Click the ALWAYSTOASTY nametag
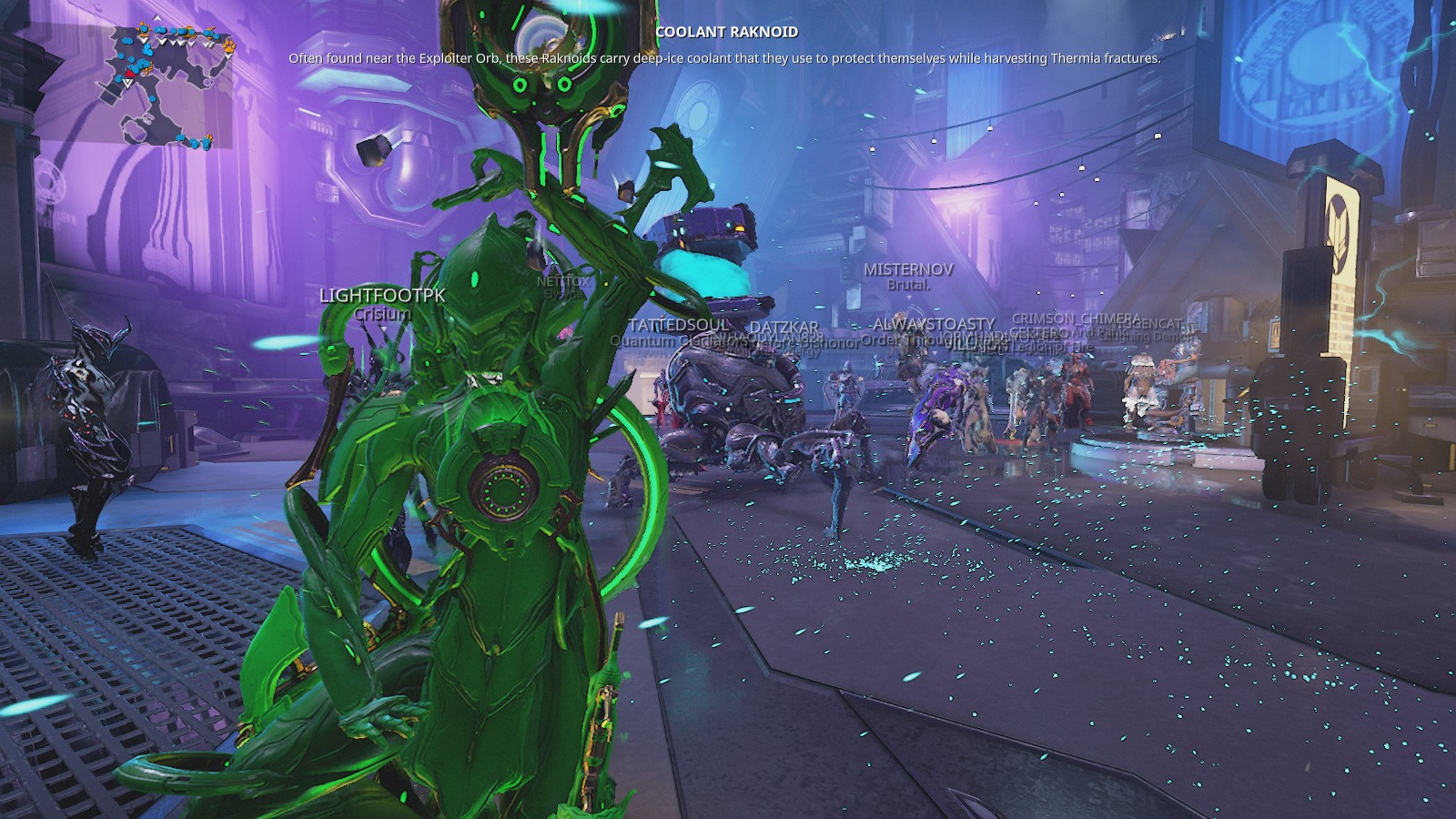This screenshot has height=819, width=1456. coord(932,324)
